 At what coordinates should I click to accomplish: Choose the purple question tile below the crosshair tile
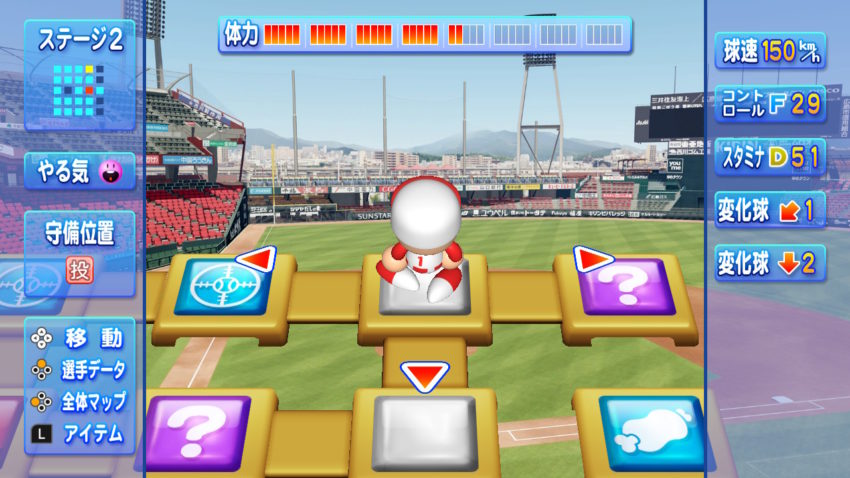197,432
